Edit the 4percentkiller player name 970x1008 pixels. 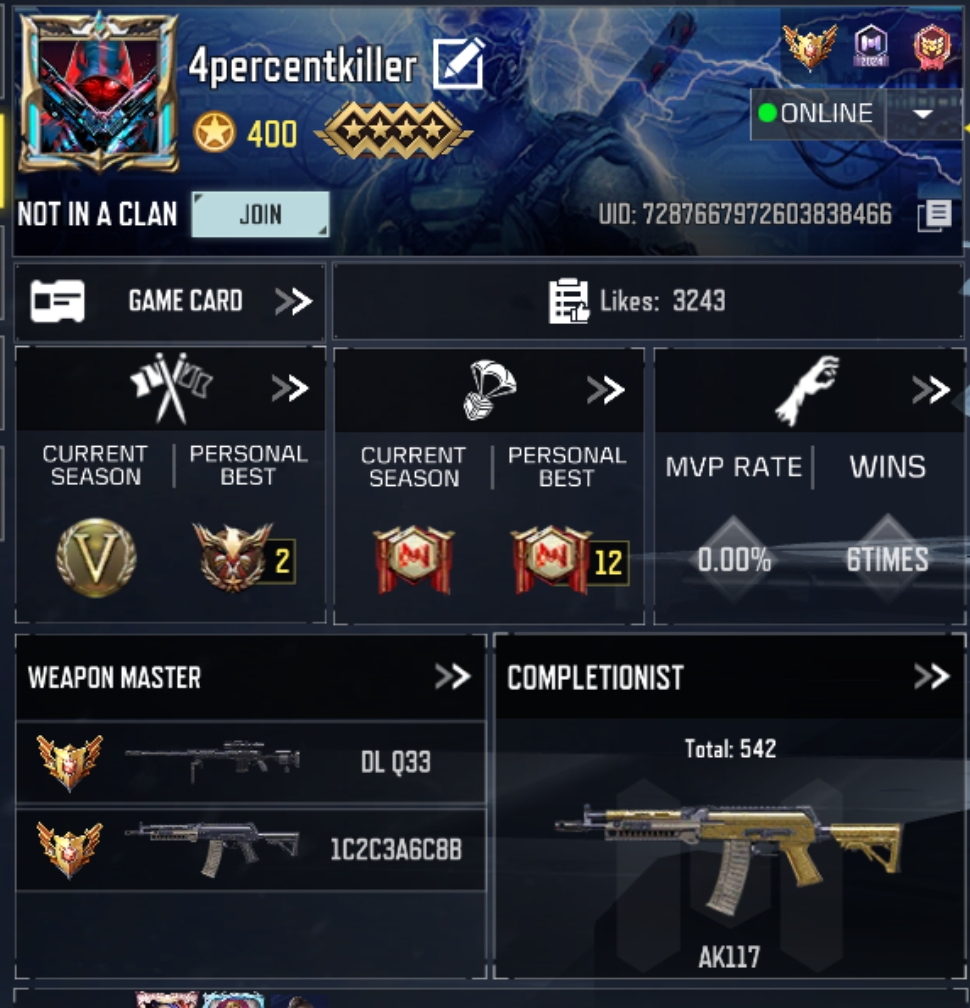coord(459,64)
